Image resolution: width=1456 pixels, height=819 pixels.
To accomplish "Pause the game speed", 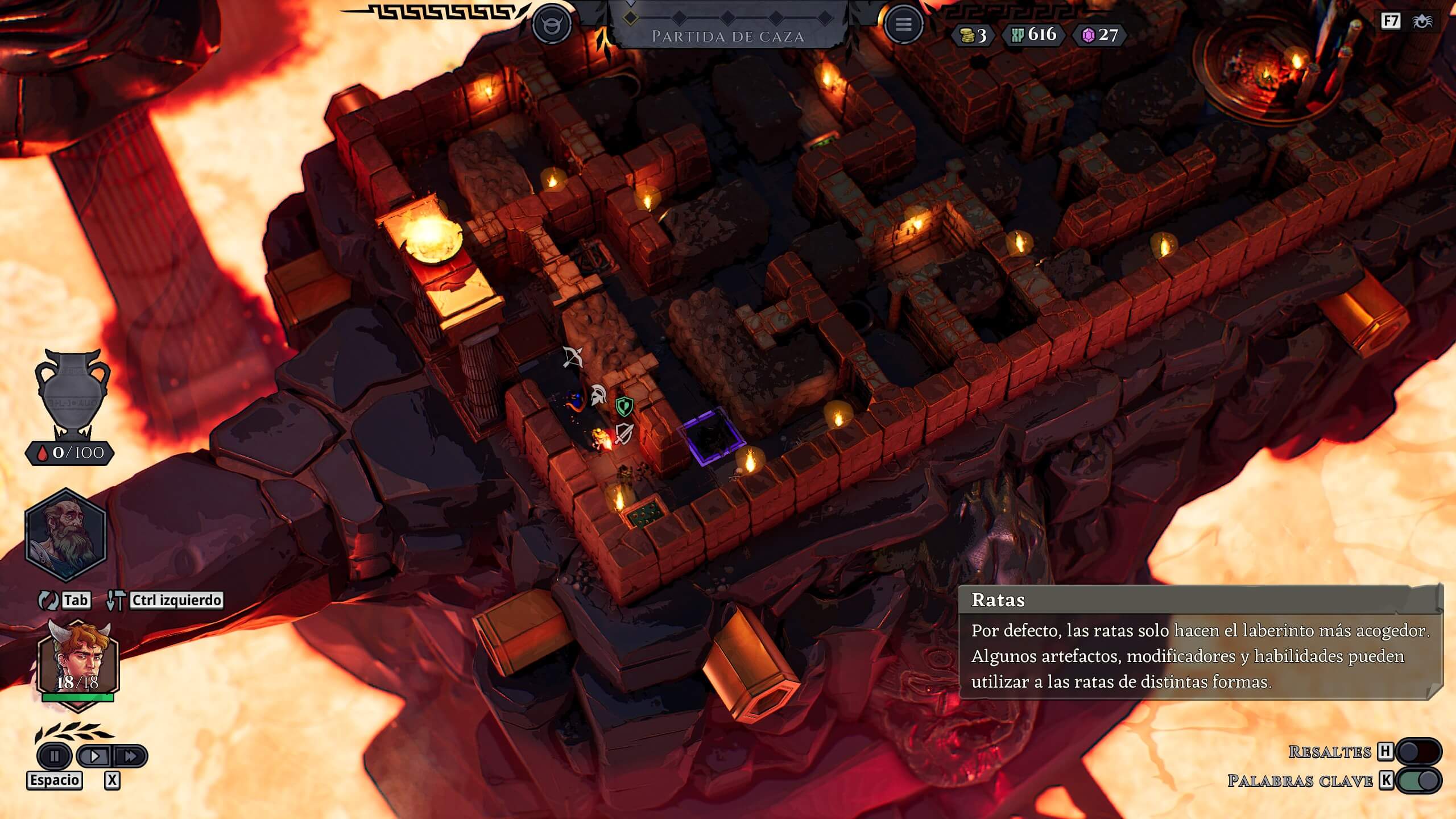I will 55,756.
